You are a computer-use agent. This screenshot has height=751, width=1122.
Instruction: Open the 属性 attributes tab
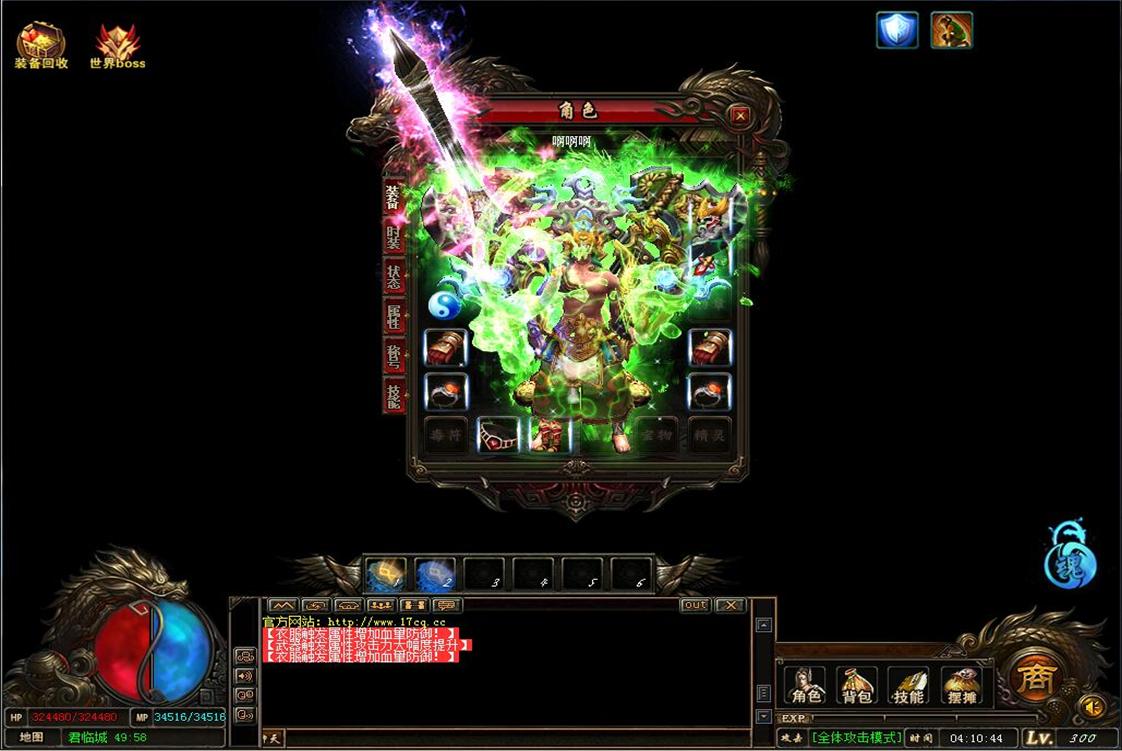tap(394, 316)
